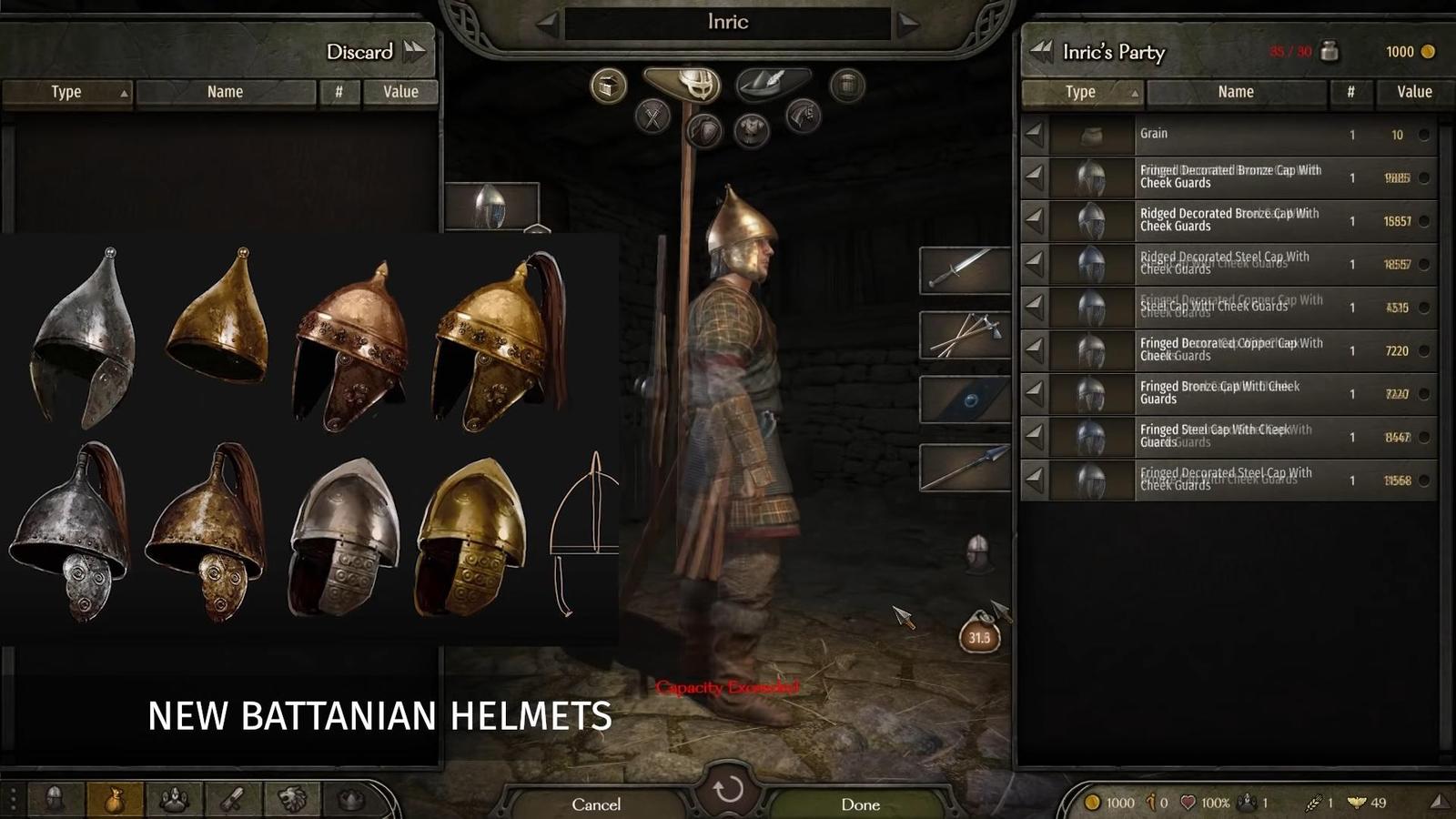Click the chest icon to show all items

point(606,85)
